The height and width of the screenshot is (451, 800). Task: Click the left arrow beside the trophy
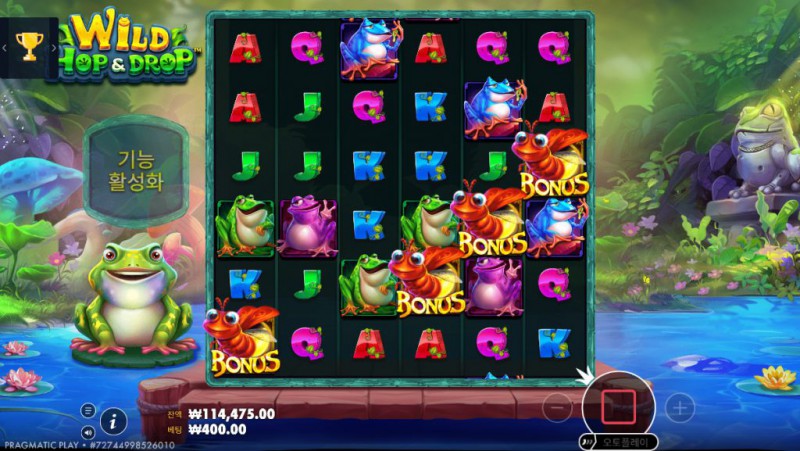coord(5,47)
